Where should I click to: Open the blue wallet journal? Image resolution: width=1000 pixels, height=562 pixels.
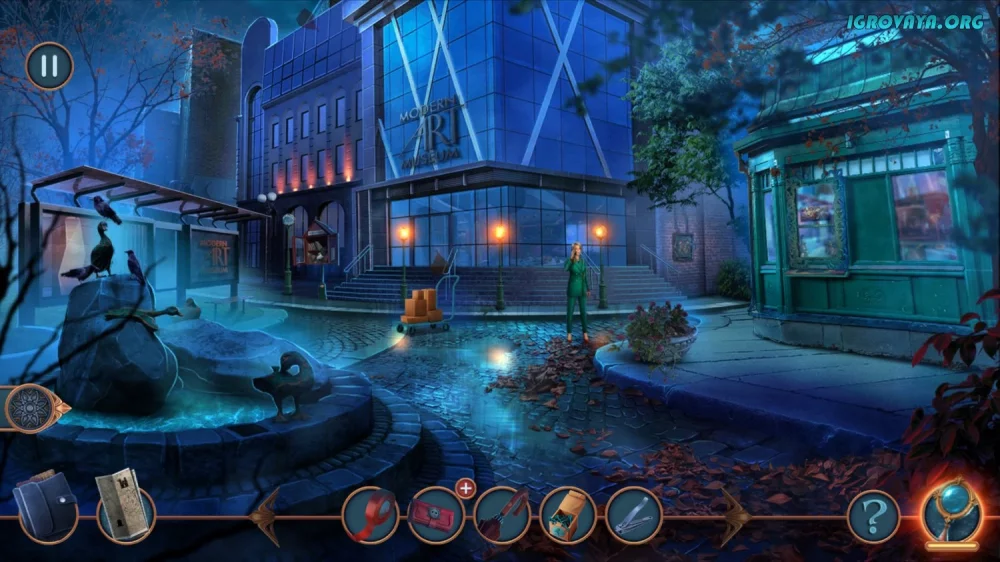coord(46,506)
